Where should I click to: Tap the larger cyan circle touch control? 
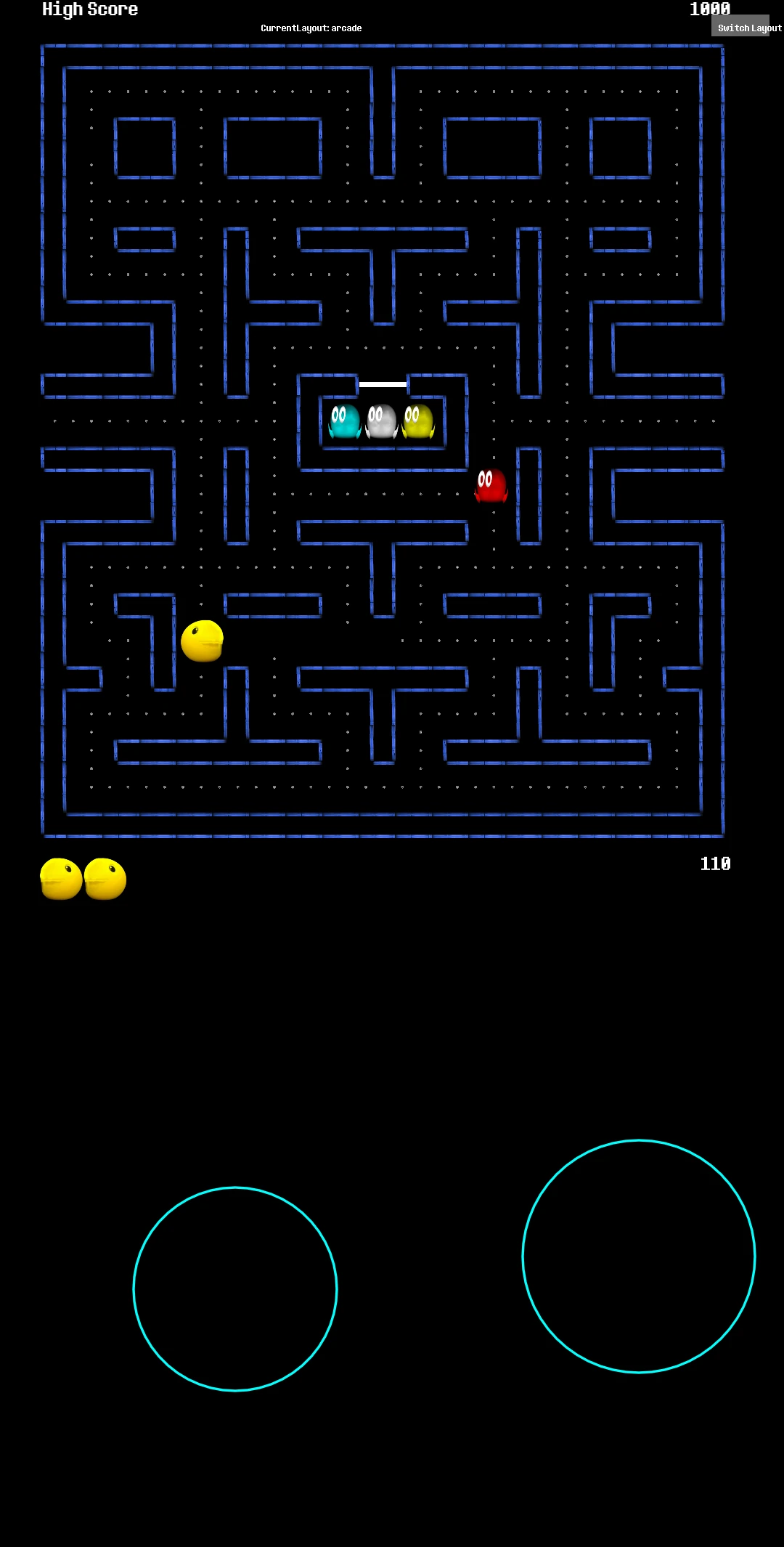pyautogui.click(x=639, y=1256)
